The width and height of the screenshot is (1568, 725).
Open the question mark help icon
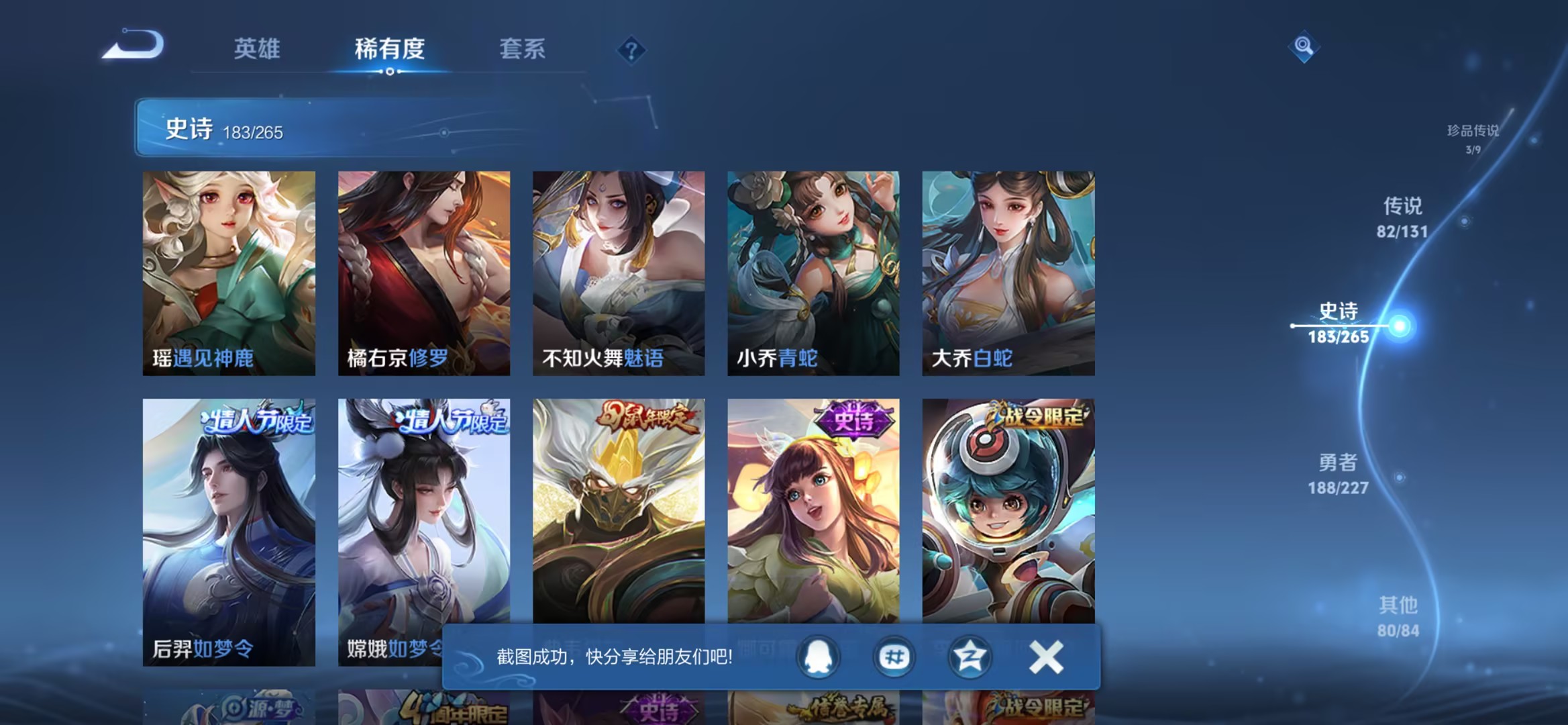[x=631, y=48]
